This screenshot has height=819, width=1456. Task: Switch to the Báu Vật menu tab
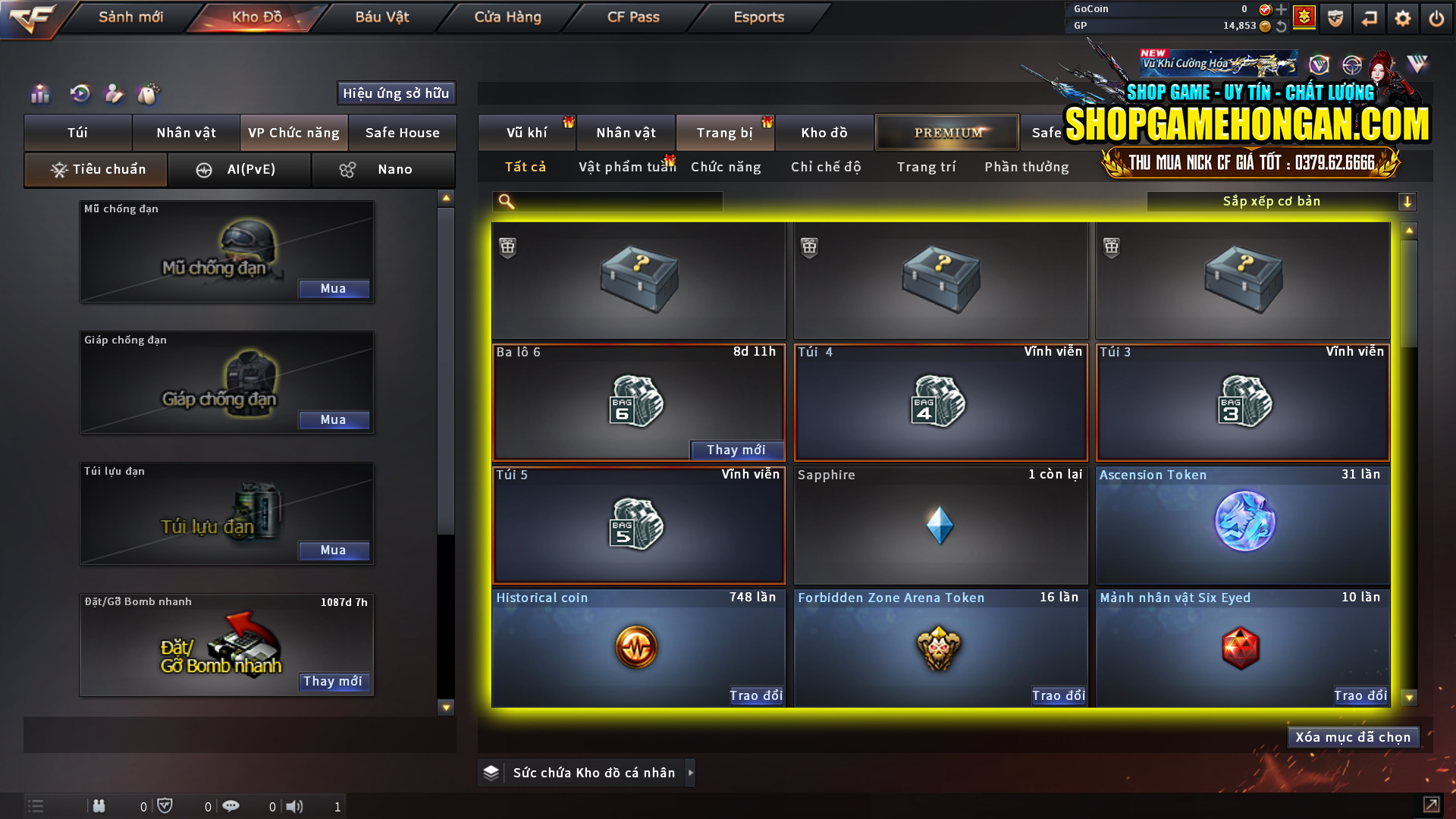click(381, 17)
